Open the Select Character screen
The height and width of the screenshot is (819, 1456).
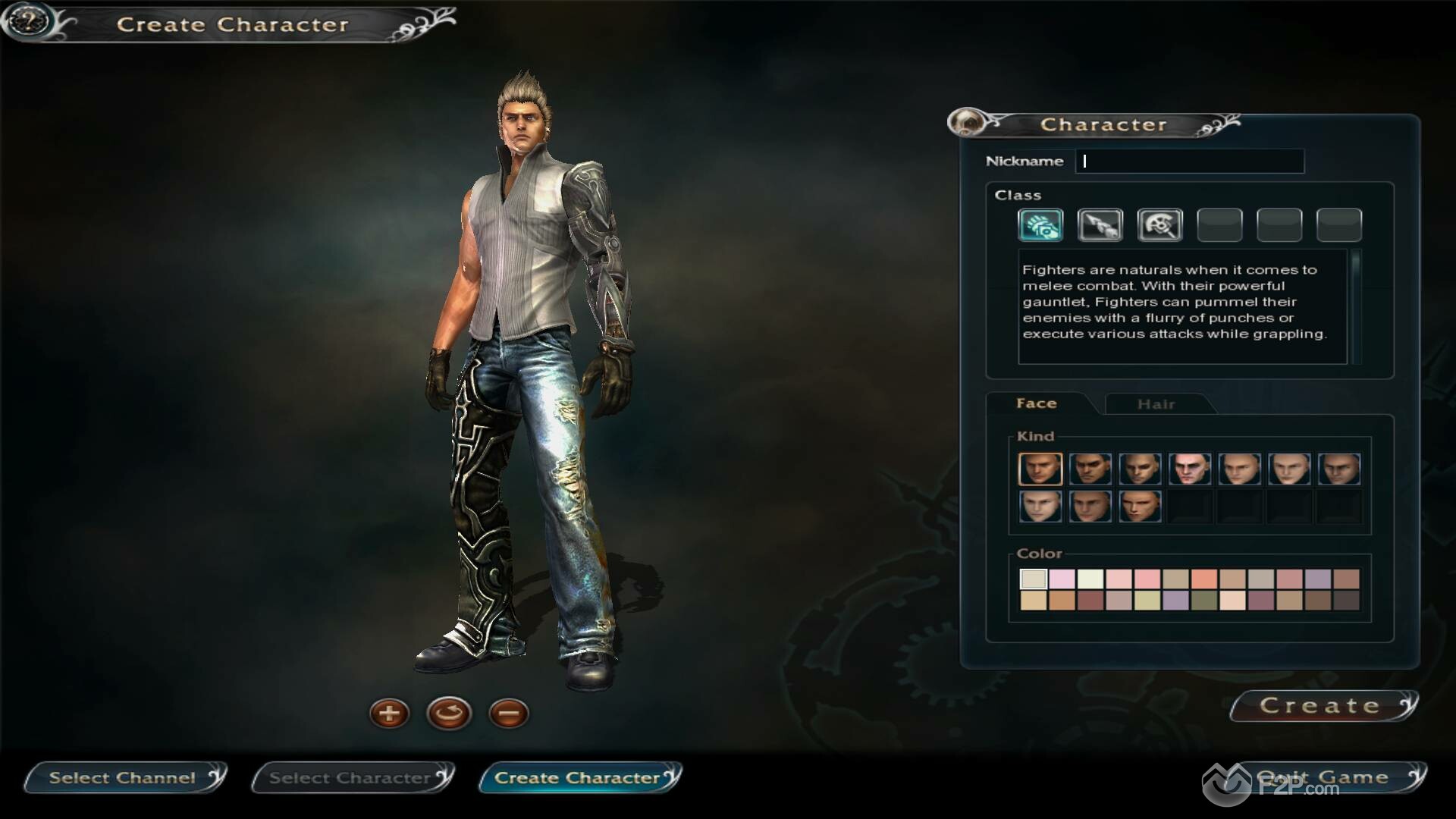click(351, 778)
